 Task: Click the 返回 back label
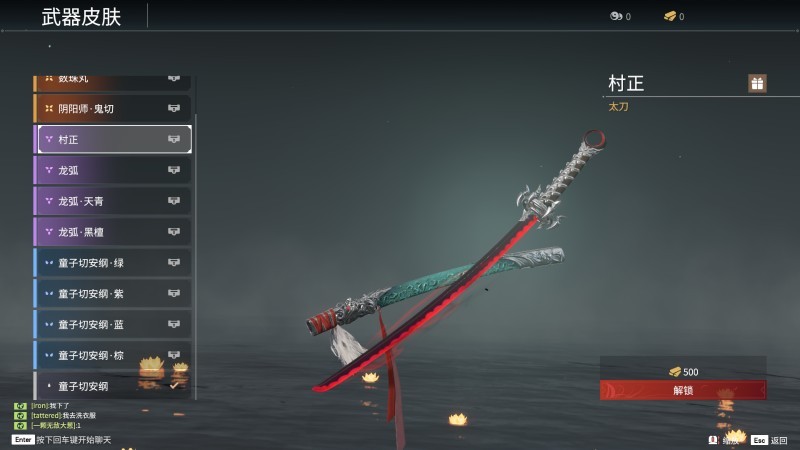778,440
